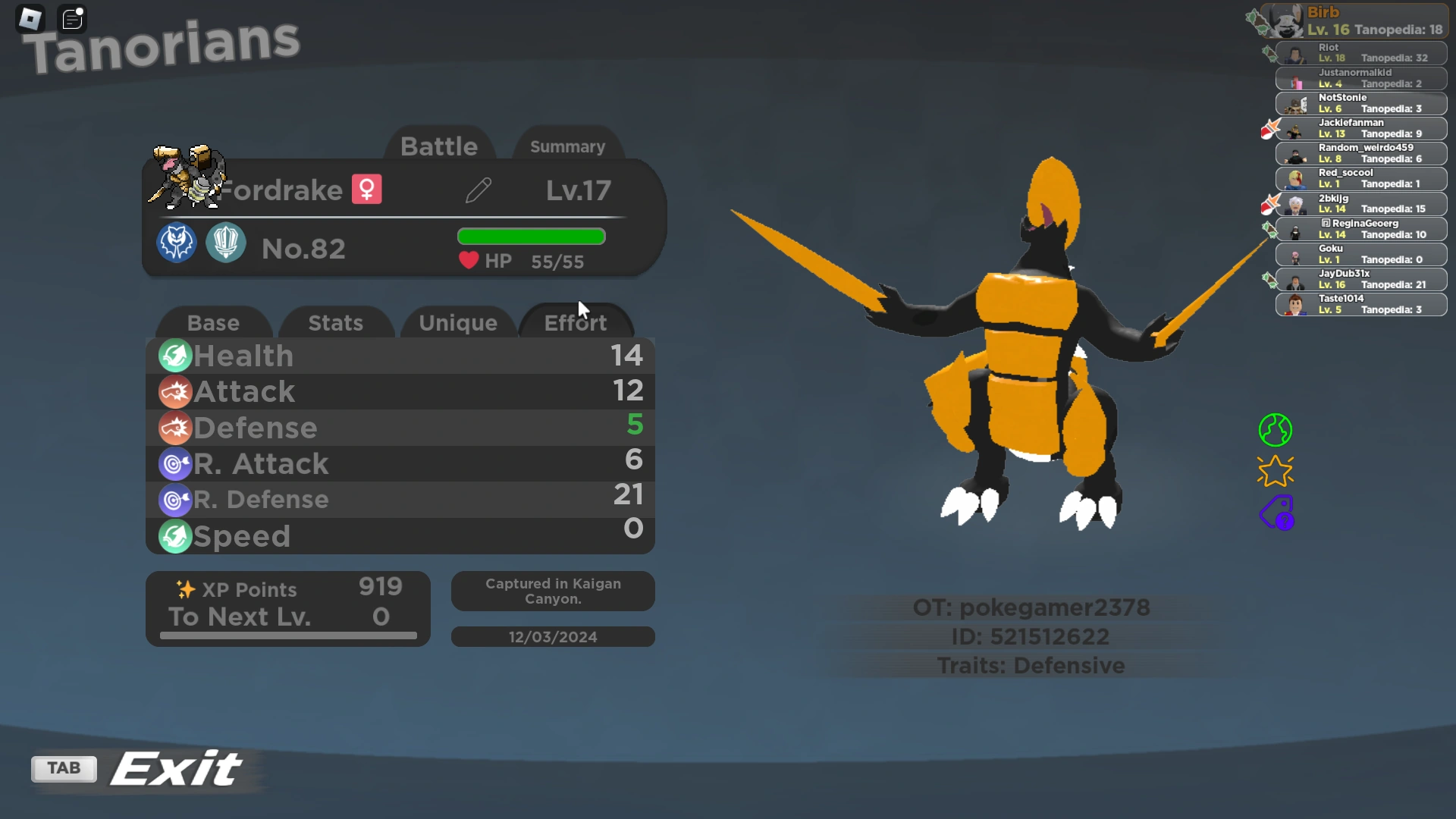Click the green HP bar
Screen dimensions: 1456x819
[x=530, y=237]
